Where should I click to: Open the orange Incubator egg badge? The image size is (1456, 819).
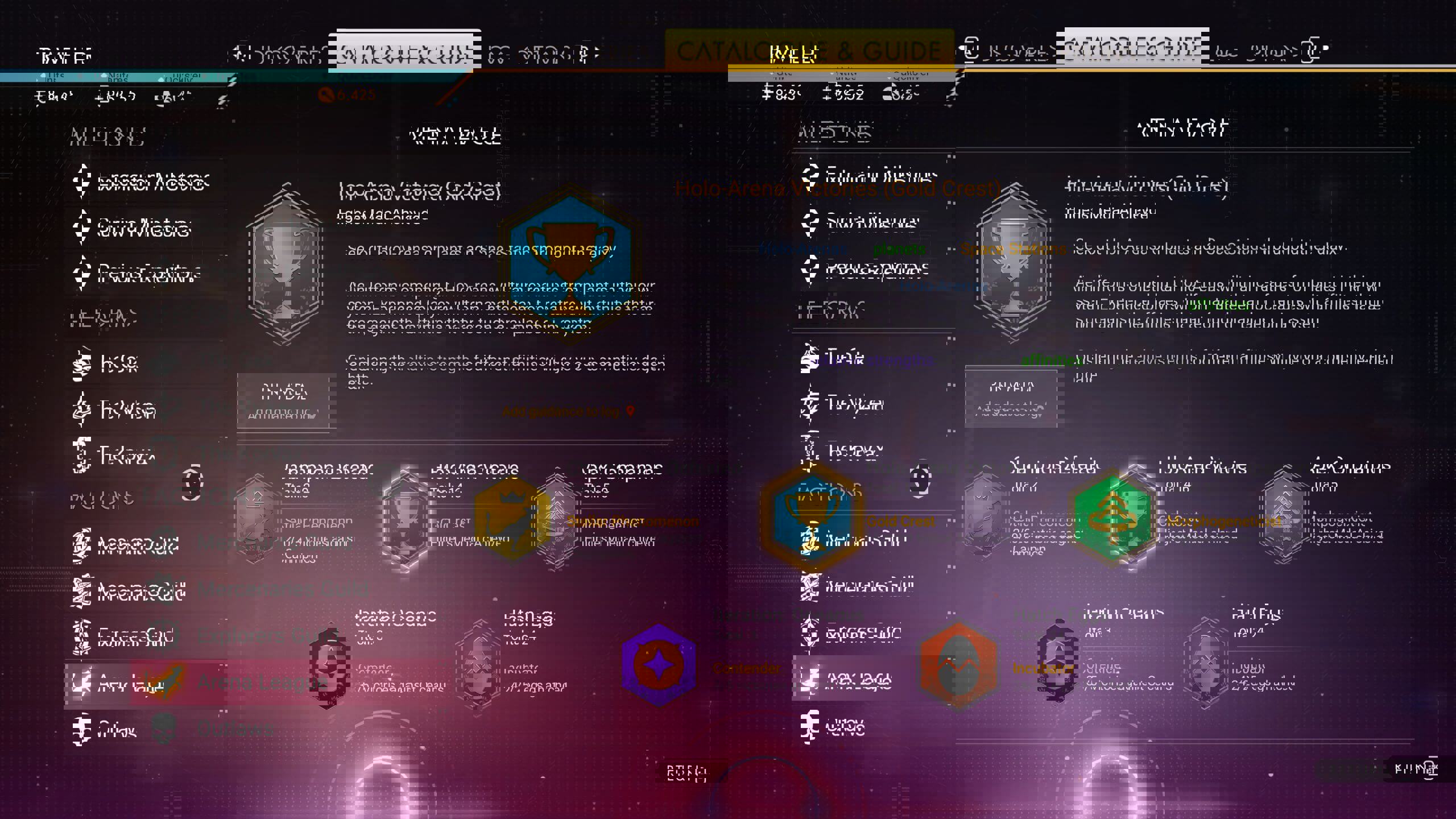959,664
